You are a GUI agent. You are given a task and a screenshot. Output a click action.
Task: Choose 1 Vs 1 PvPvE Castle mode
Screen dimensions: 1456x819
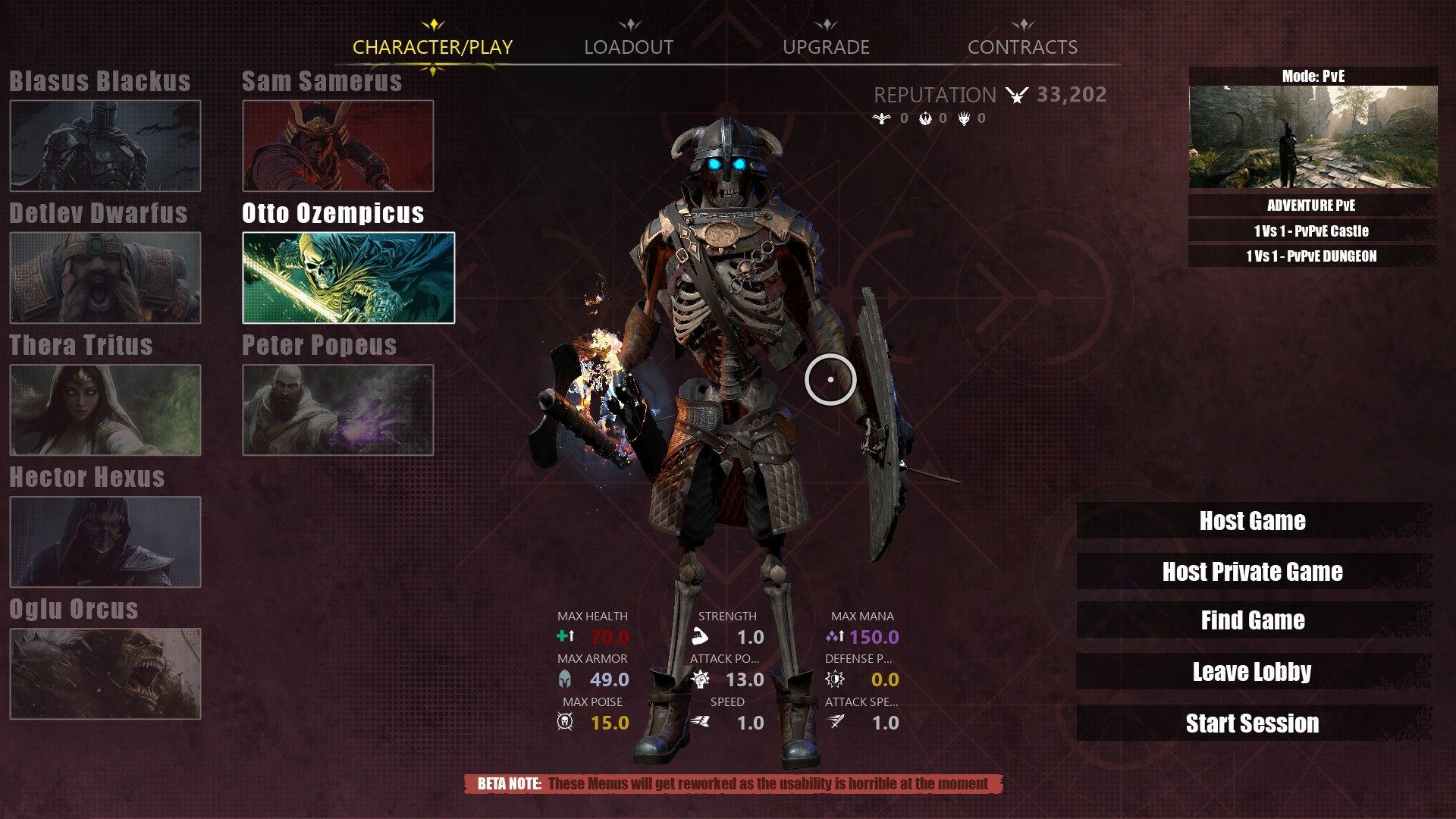(1311, 231)
